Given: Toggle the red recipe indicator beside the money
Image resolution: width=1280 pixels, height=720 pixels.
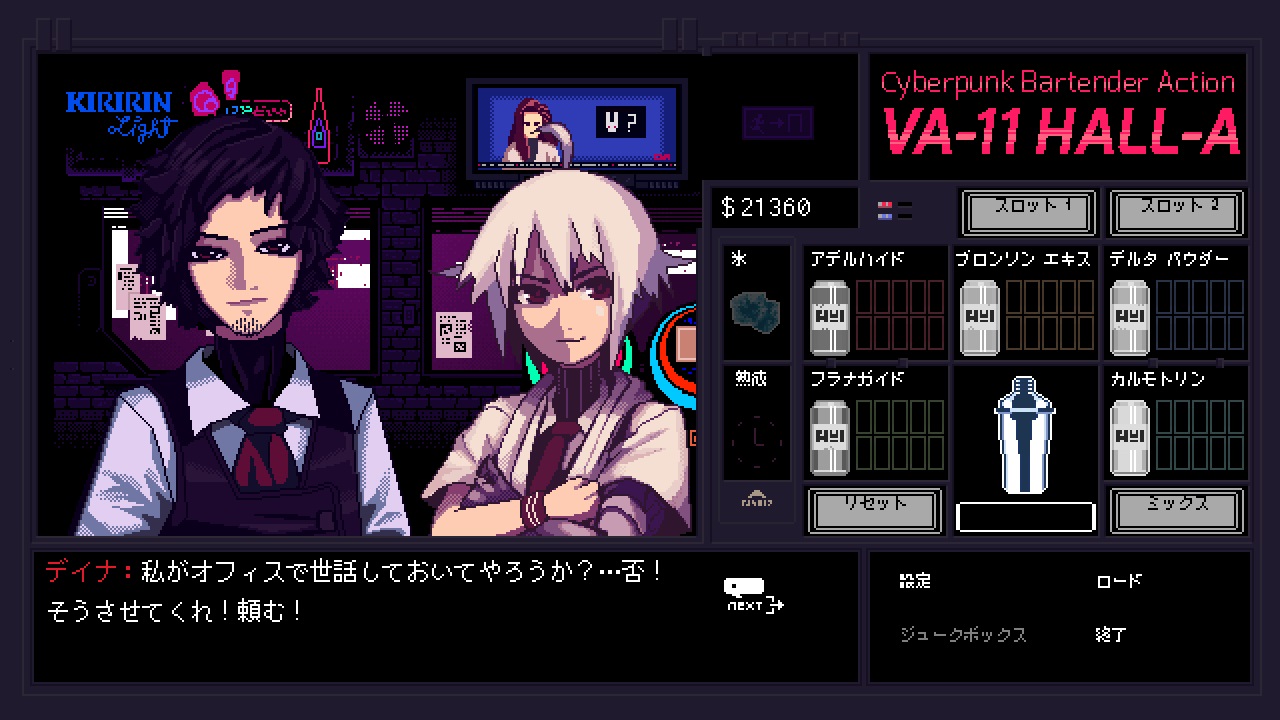Looking at the screenshot, I should click(x=884, y=205).
